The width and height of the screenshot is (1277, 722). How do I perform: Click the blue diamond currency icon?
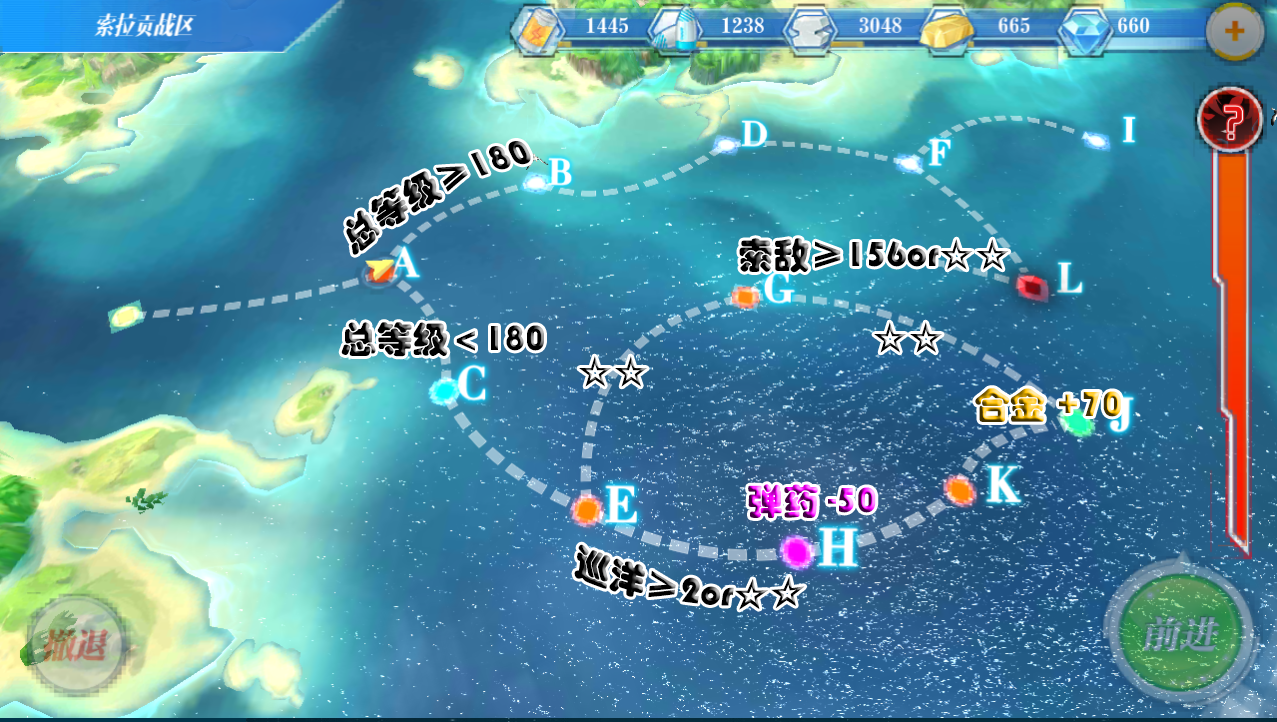pyautogui.click(x=1083, y=28)
